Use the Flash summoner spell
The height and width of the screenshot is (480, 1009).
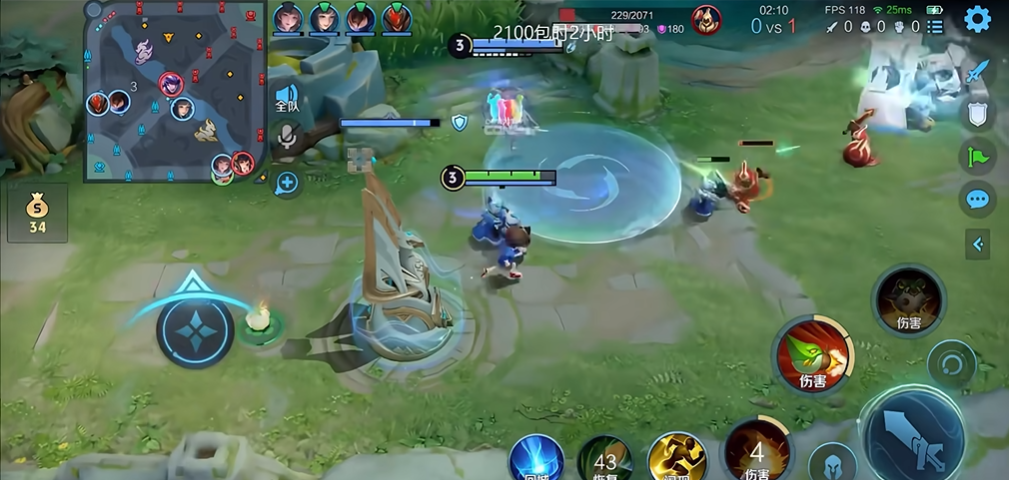pyautogui.click(x=677, y=460)
